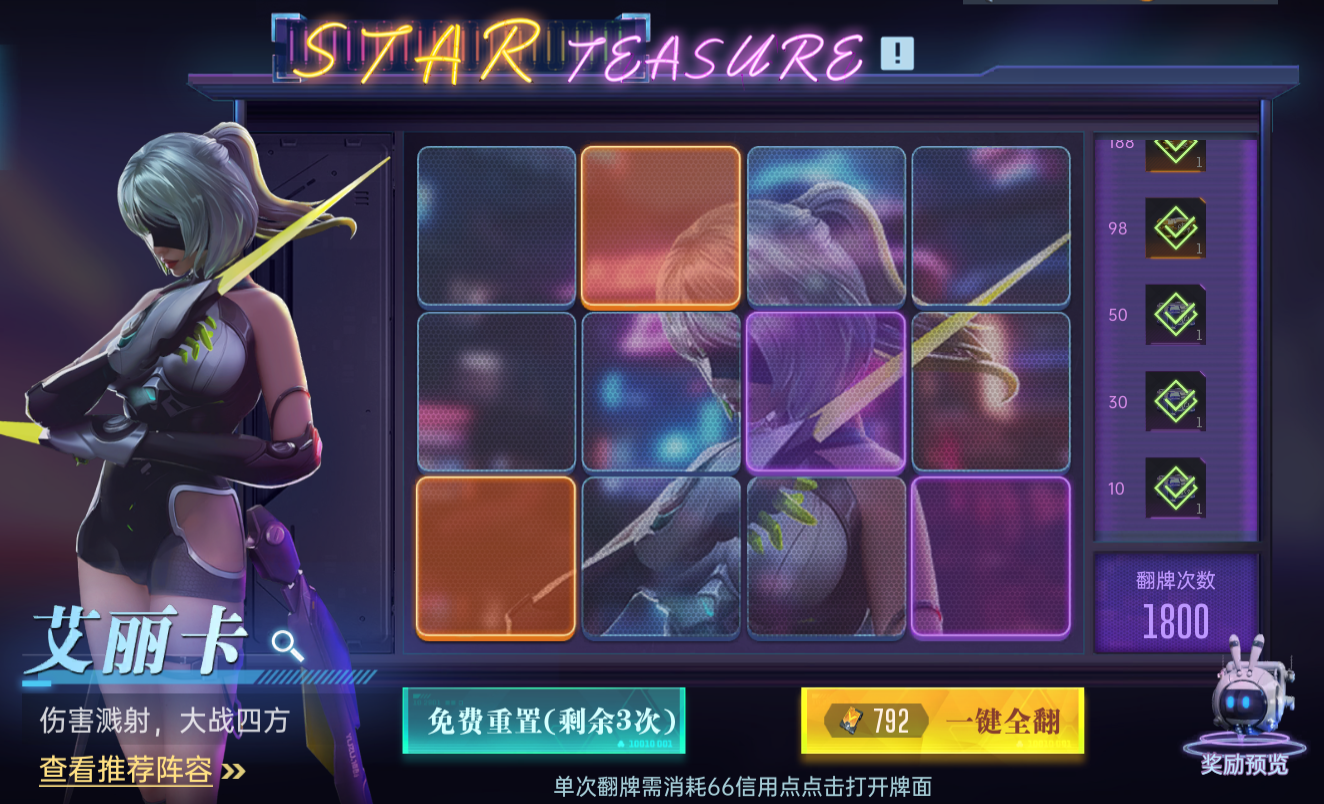Tap the 奖励预览 robot mascot icon

coord(1247,700)
